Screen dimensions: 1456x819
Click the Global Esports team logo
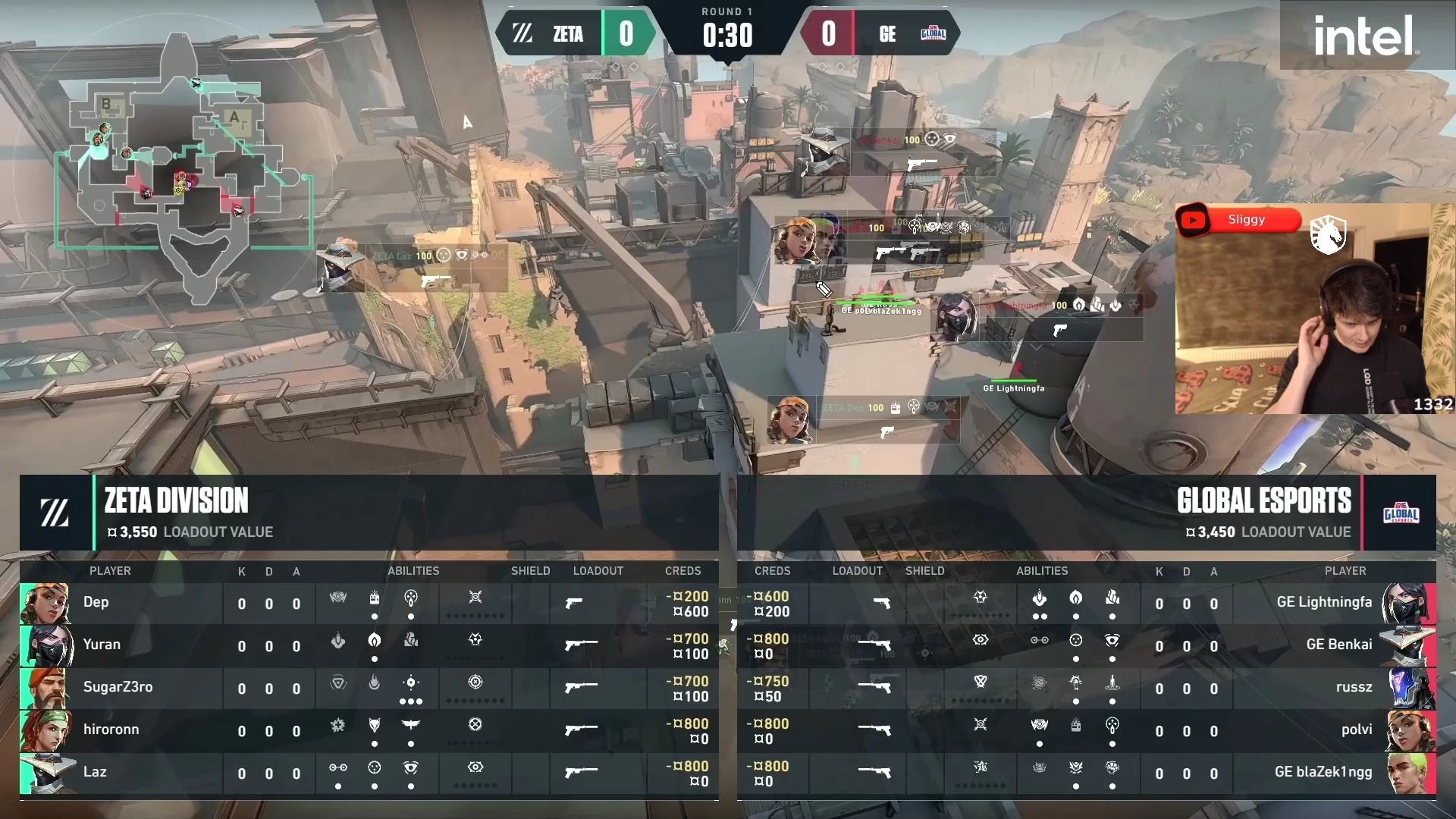point(1401,513)
